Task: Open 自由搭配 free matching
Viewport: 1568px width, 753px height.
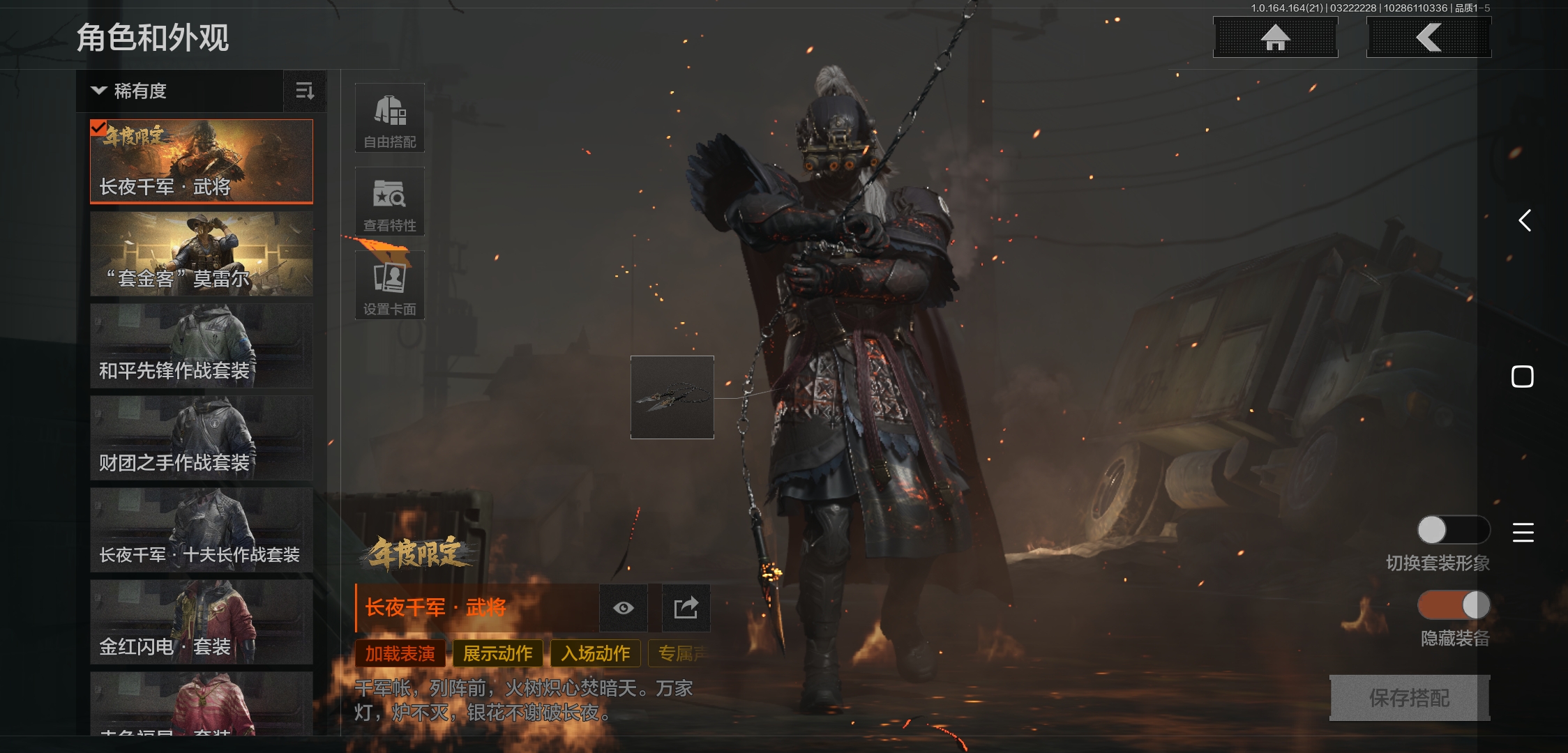Action: [x=390, y=118]
